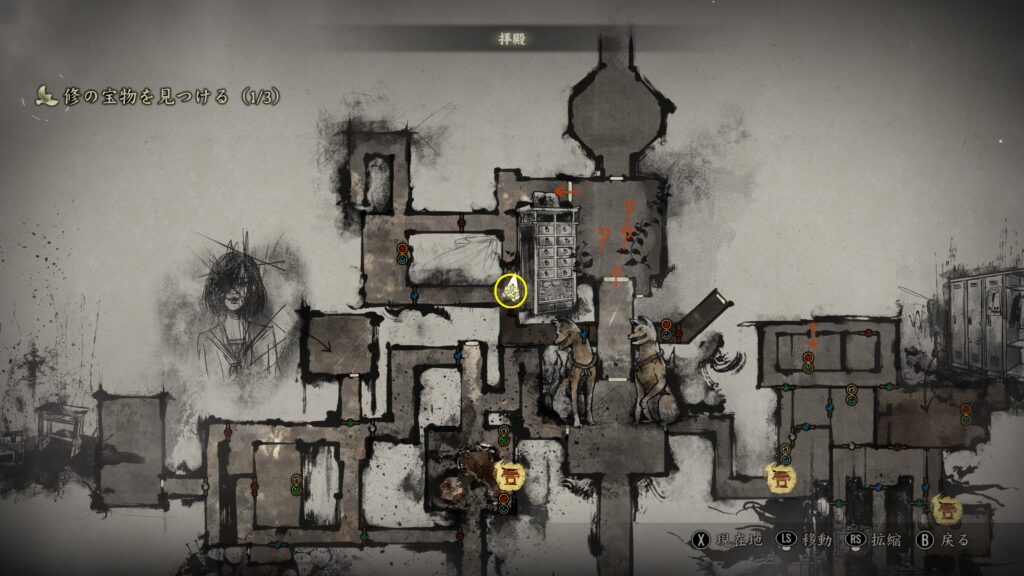The width and height of the screenshot is (1024, 576).
Task: Pick the rightmost torii shrine marker
Action: tap(946, 509)
